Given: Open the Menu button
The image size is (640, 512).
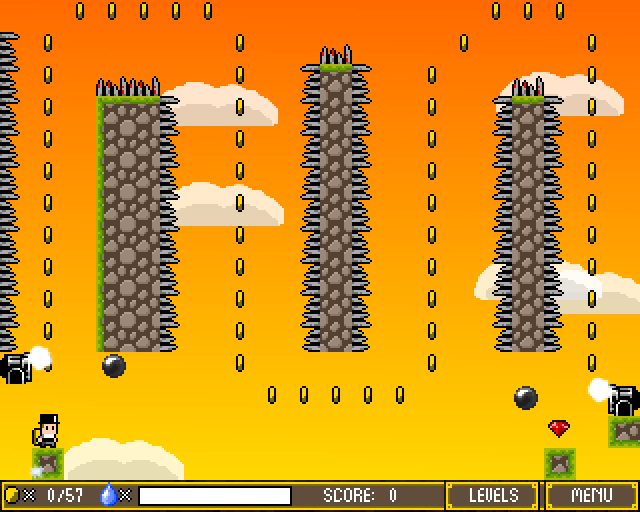Looking at the screenshot, I should click(x=591, y=495).
